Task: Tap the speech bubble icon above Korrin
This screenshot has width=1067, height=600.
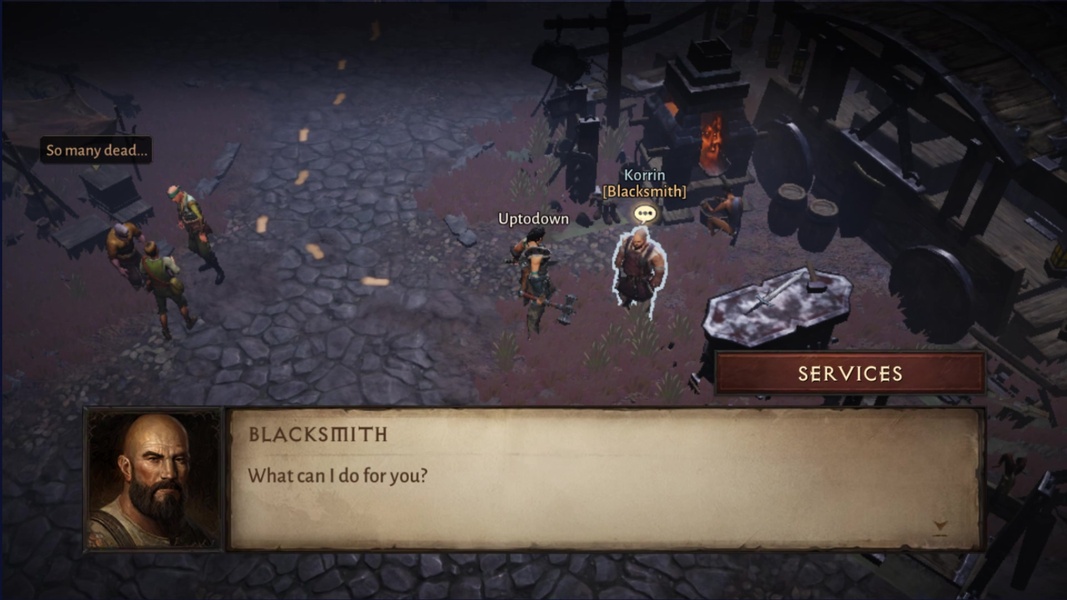Action: click(645, 213)
